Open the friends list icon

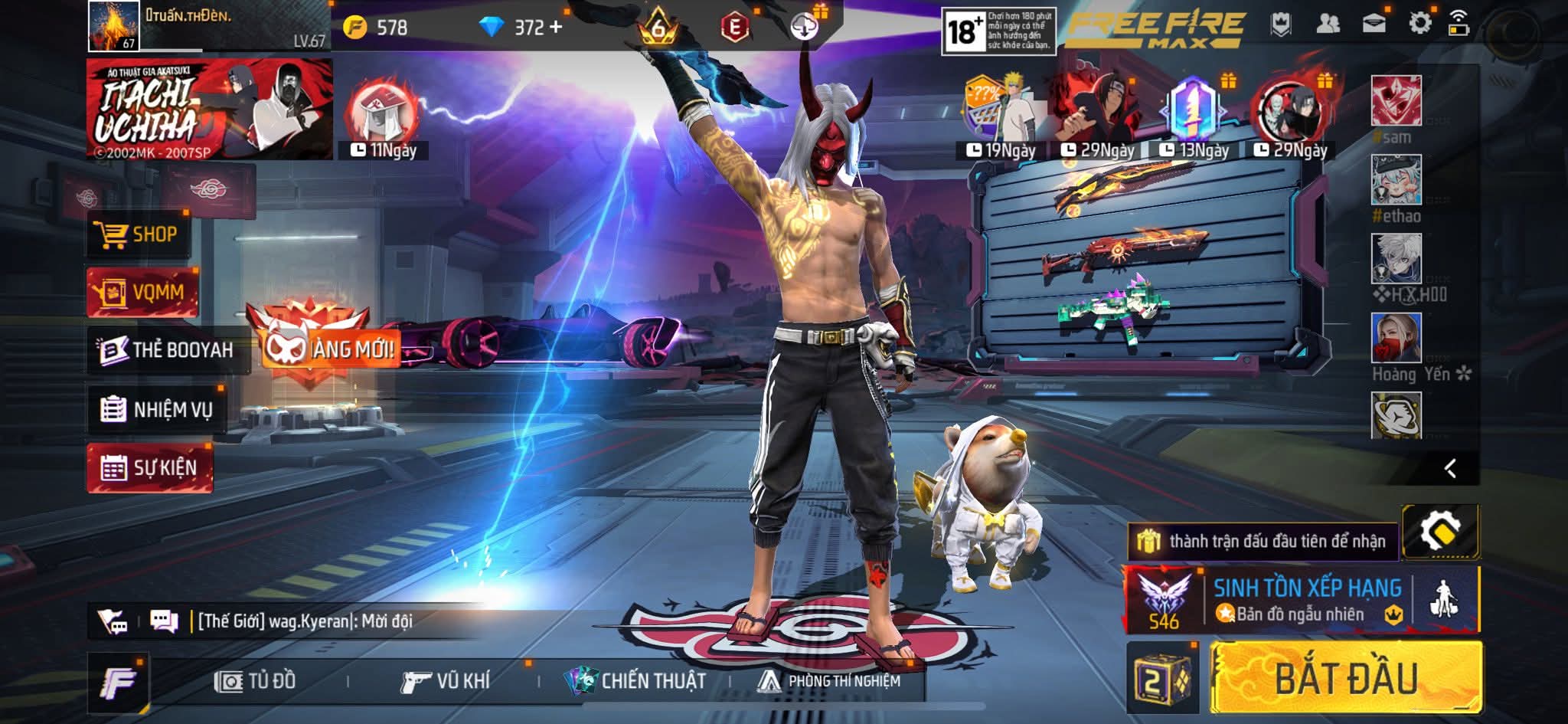tap(1328, 24)
